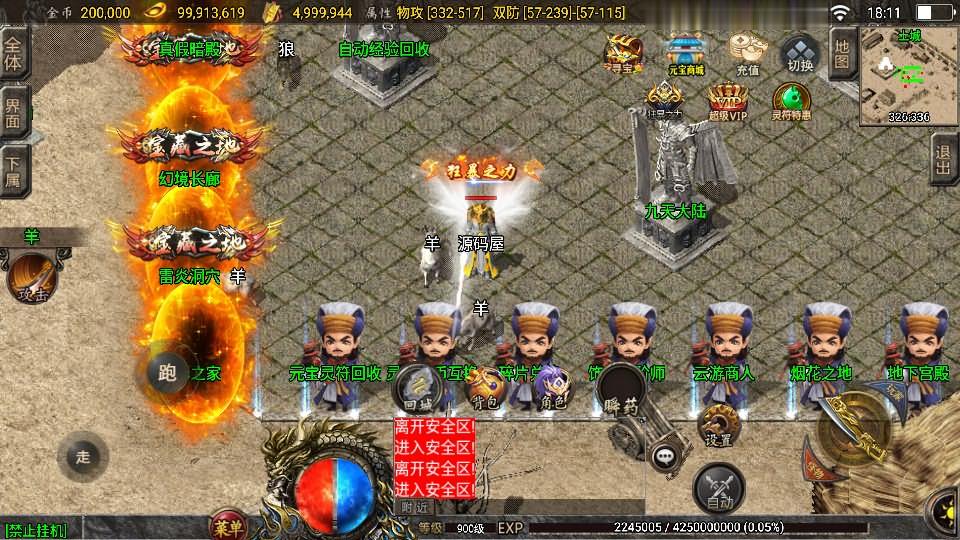960x540 pixels.
Task: Tap the 切换 switch button
Action: pos(800,54)
